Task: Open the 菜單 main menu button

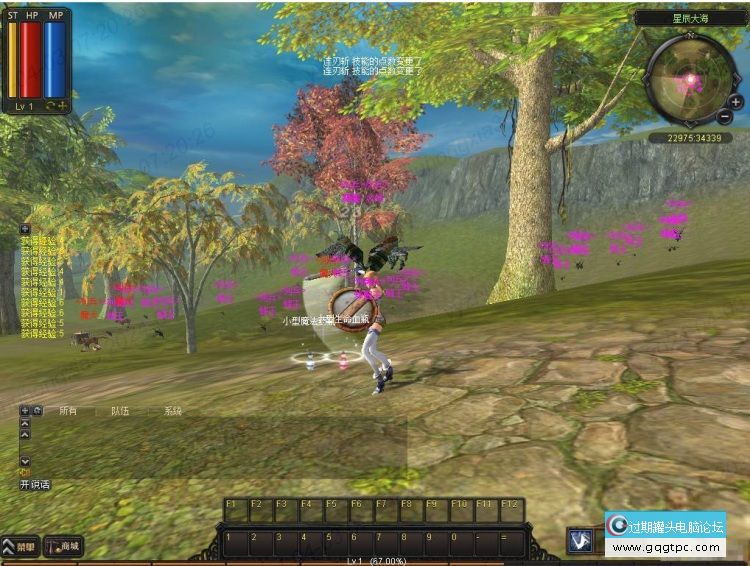Action: coord(19,547)
